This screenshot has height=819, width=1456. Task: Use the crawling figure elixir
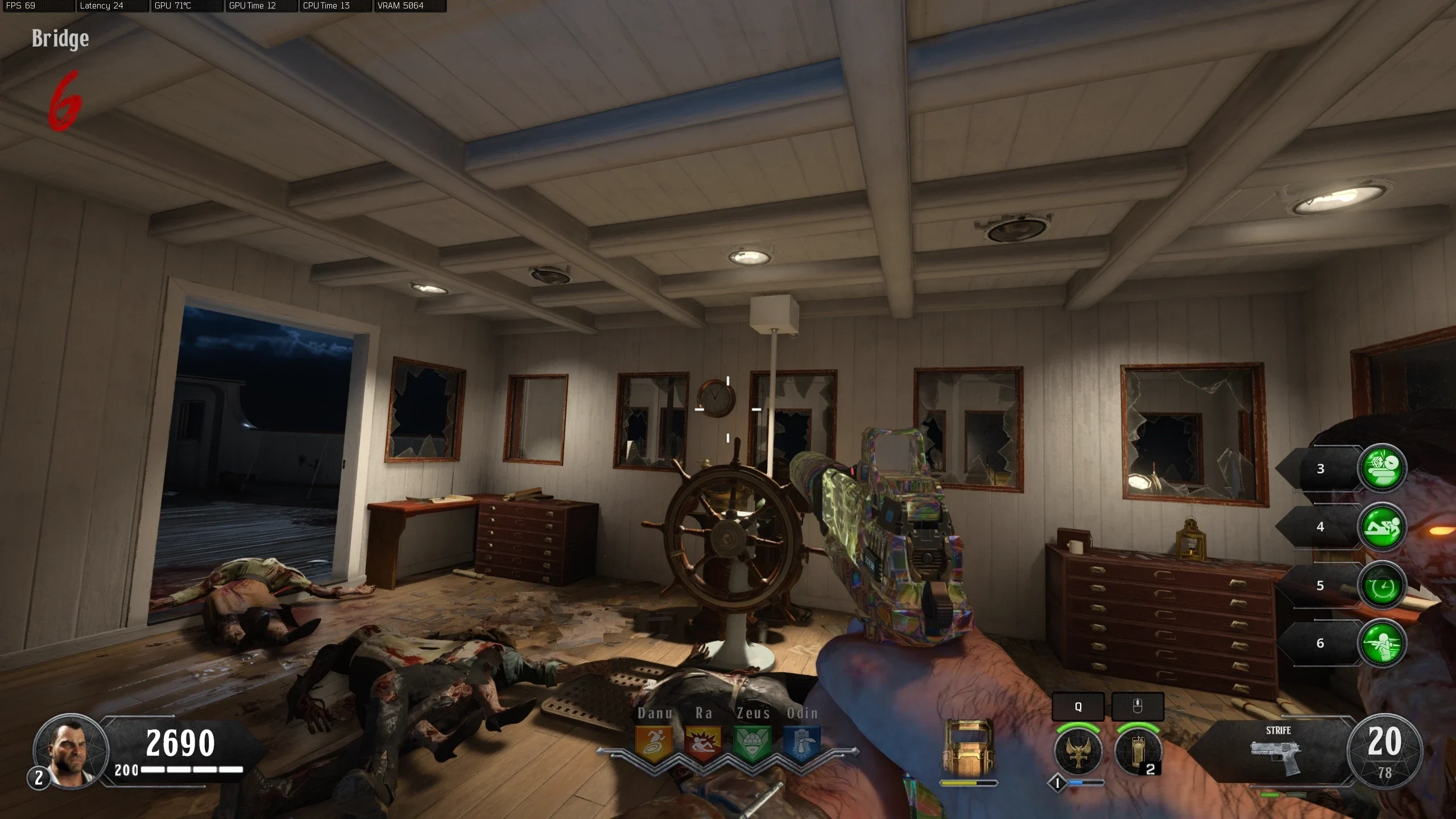click(x=1382, y=527)
